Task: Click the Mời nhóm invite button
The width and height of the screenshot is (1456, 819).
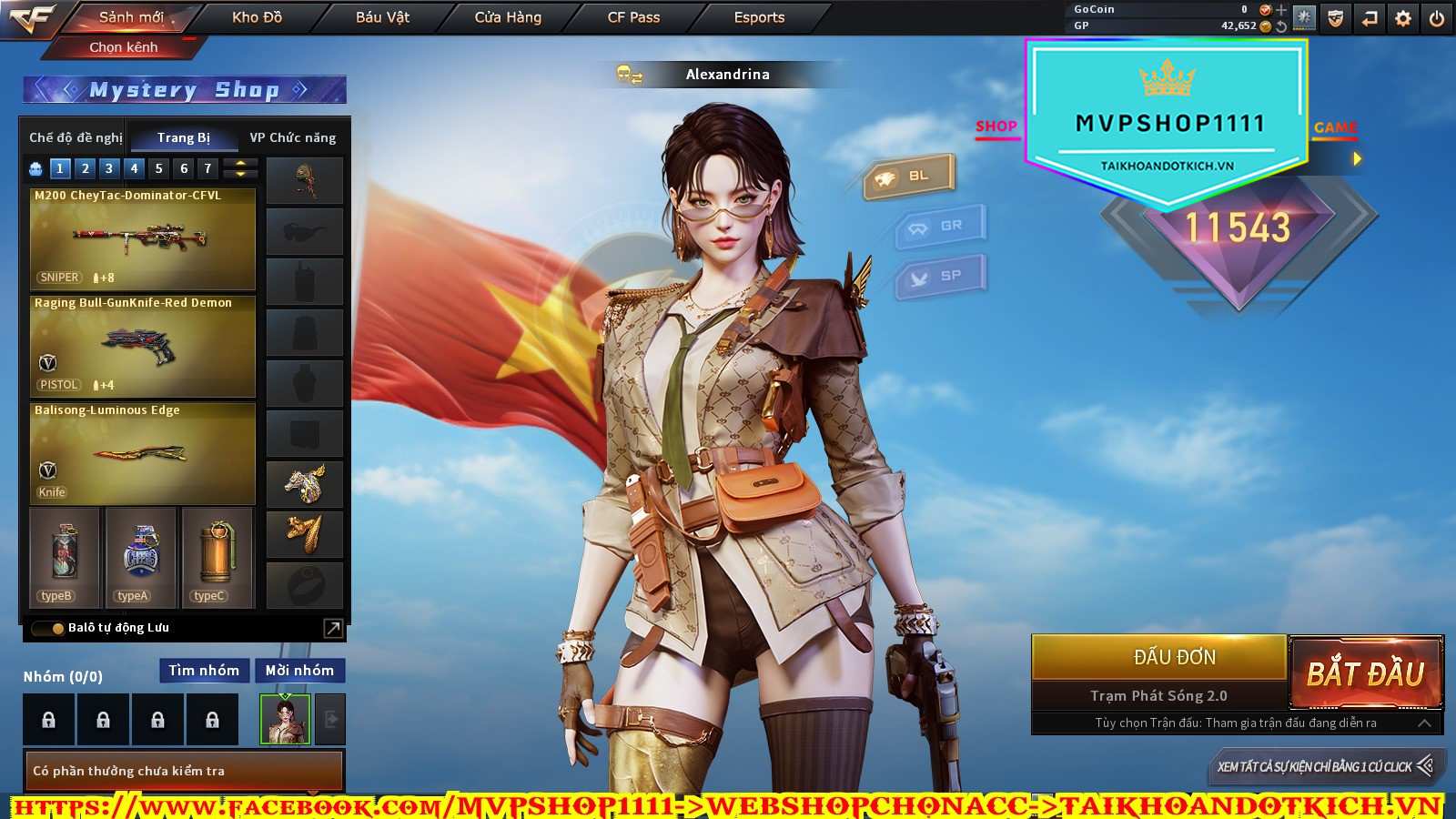Action: pos(299,671)
